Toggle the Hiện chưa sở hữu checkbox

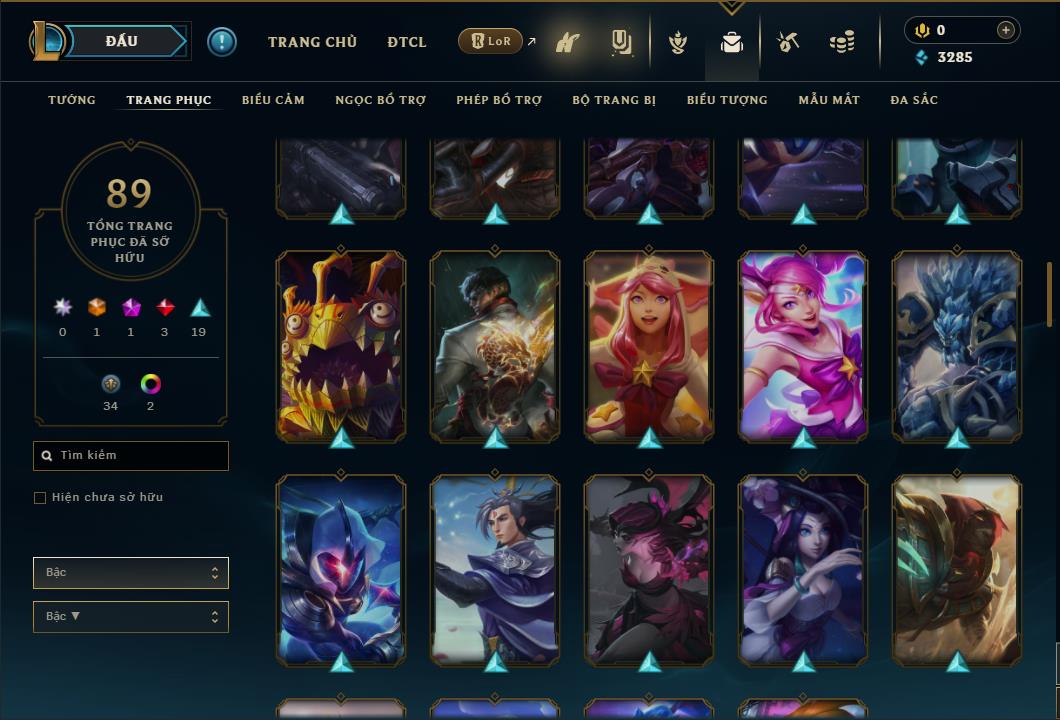point(40,498)
